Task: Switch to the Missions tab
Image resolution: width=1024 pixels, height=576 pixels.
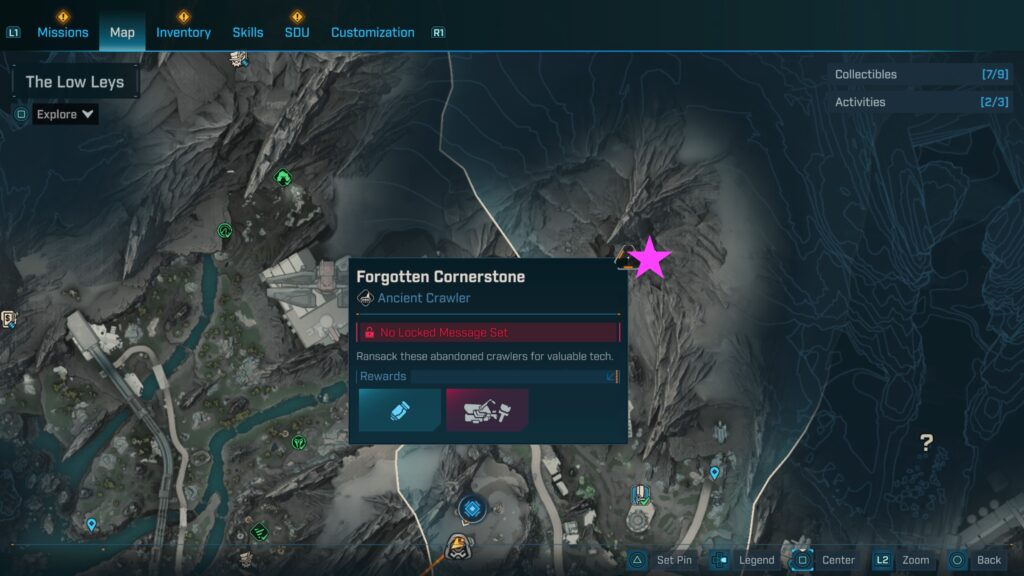Action: tap(63, 32)
